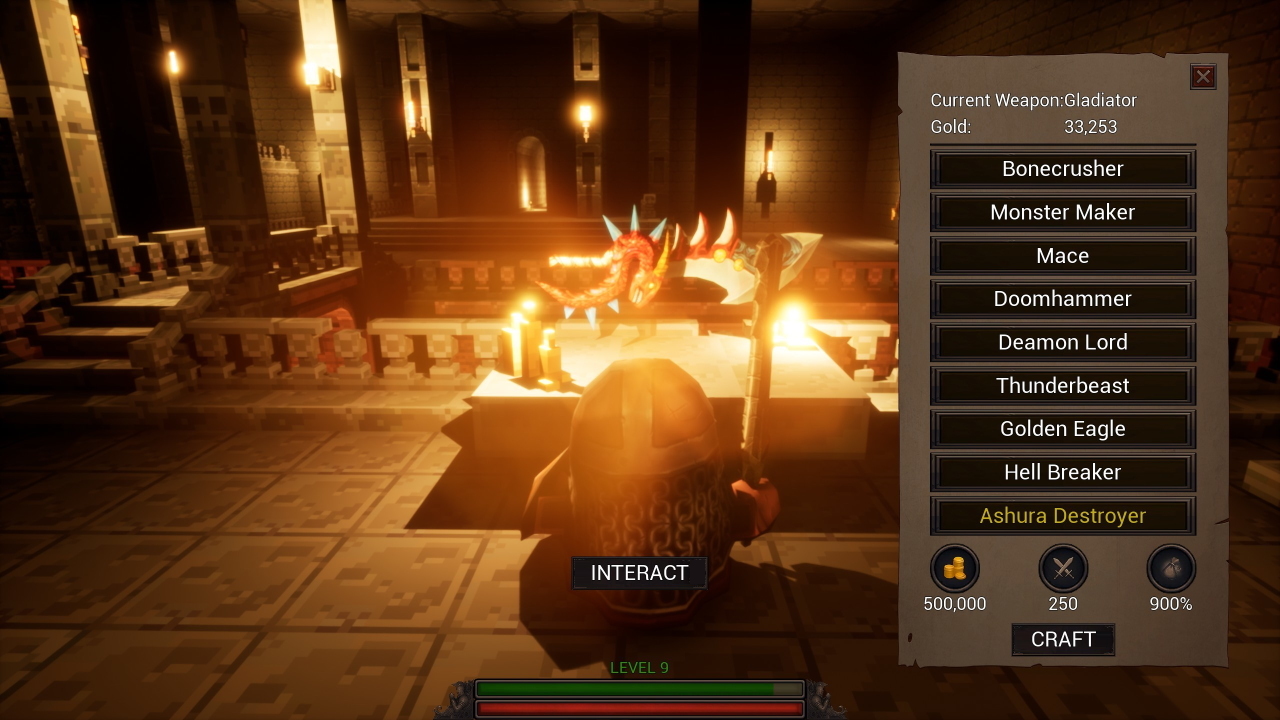Select the Bonecrusher weapon
Image resolution: width=1280 pixels, height=720 pixels.
(1062, 168)
